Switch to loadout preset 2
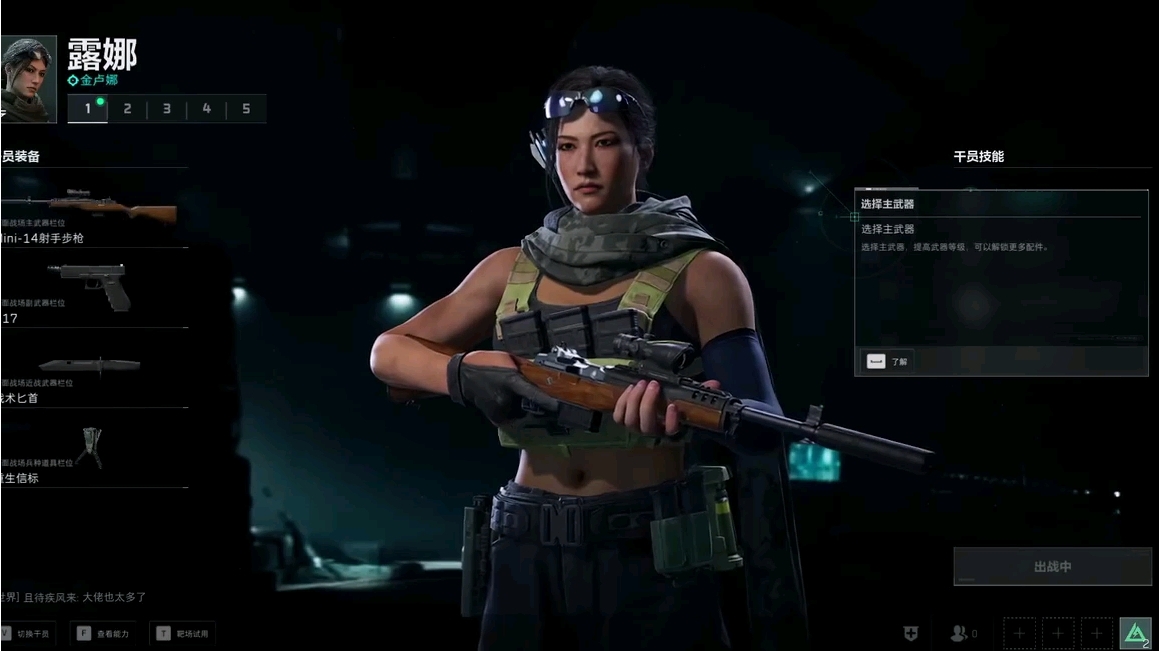1159x651 pixels. pos(127,109)
